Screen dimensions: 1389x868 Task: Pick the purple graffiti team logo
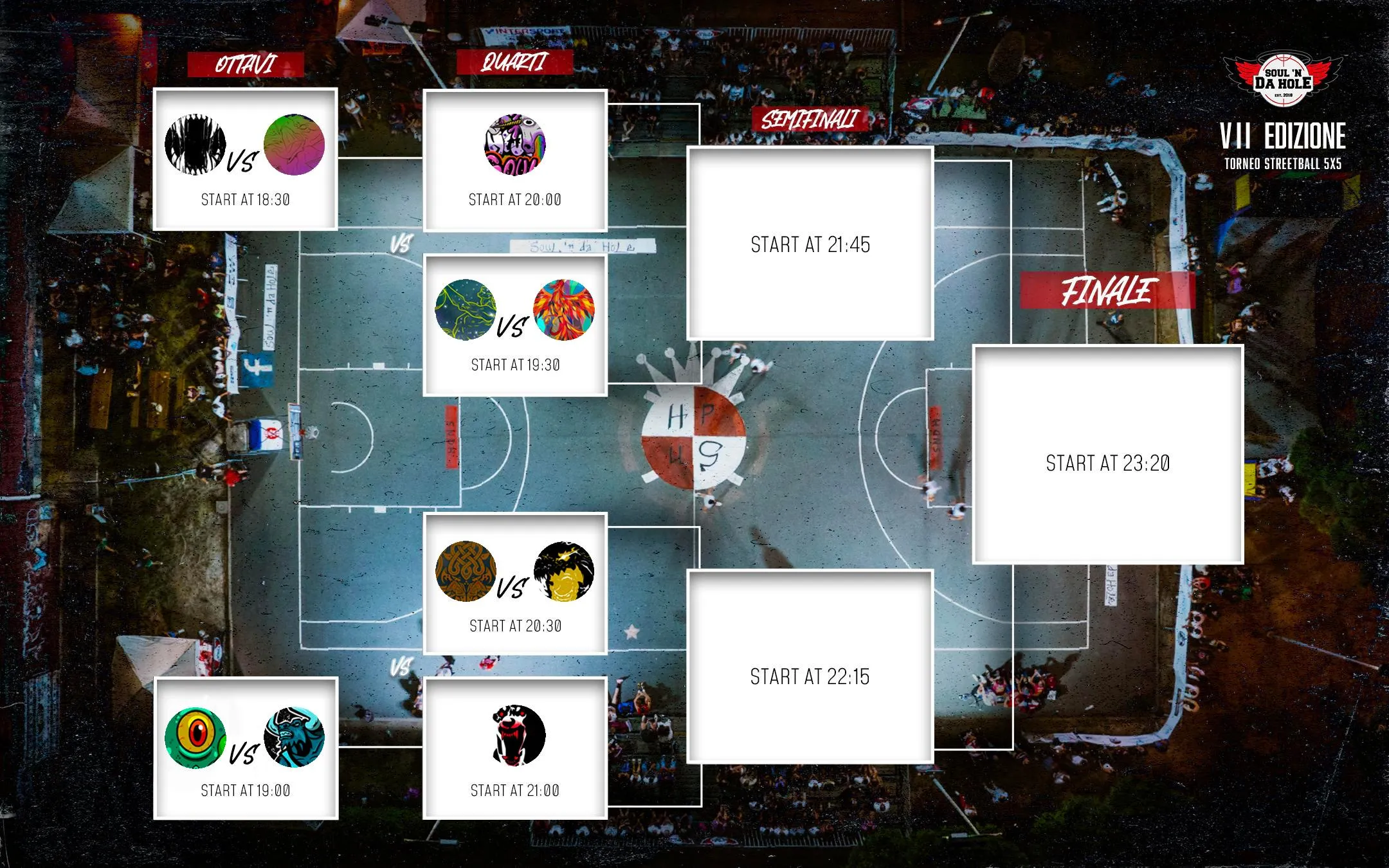(514, 145)
